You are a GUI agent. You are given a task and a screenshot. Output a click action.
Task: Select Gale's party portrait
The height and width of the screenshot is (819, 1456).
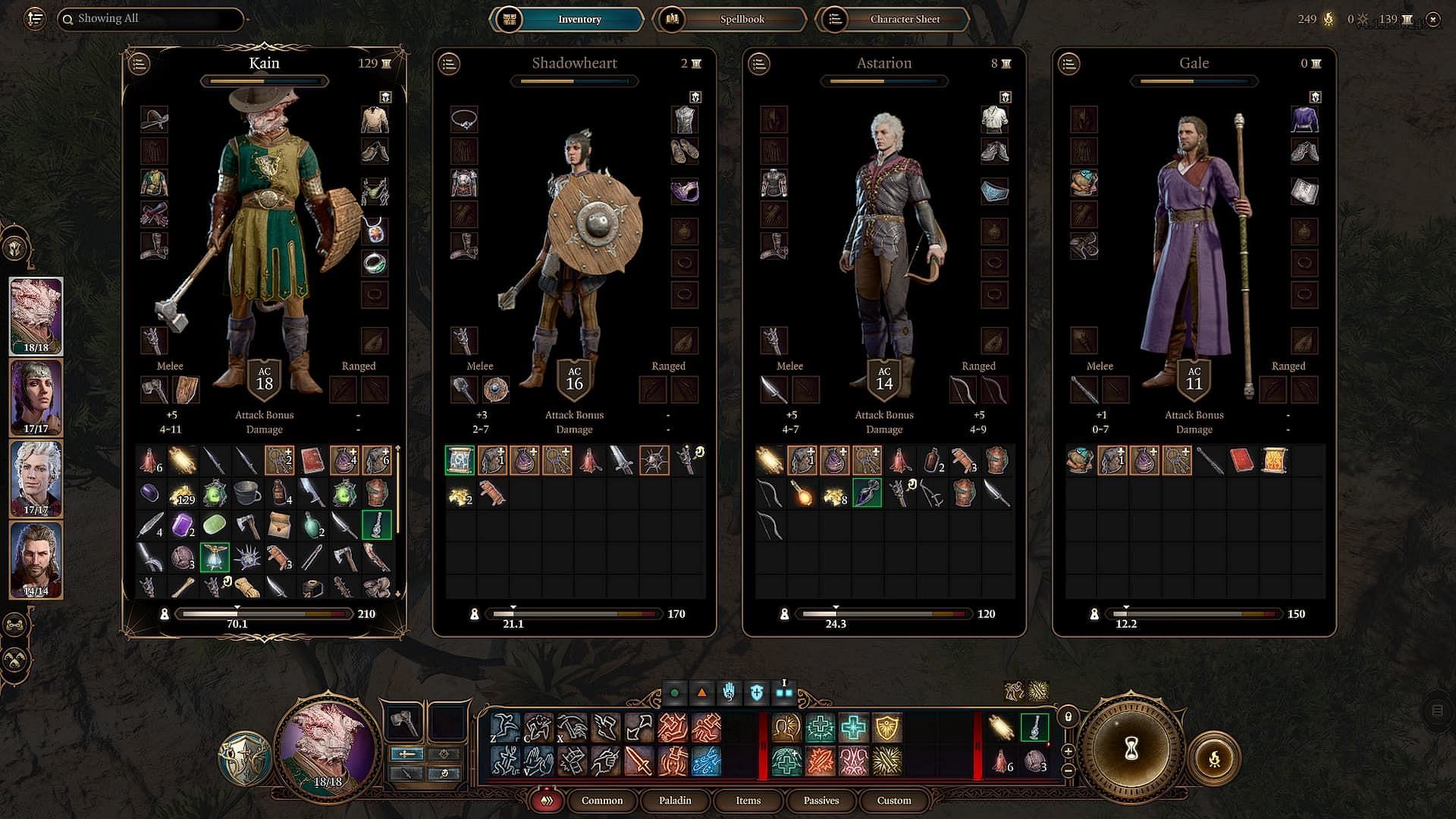pos(36,560)
